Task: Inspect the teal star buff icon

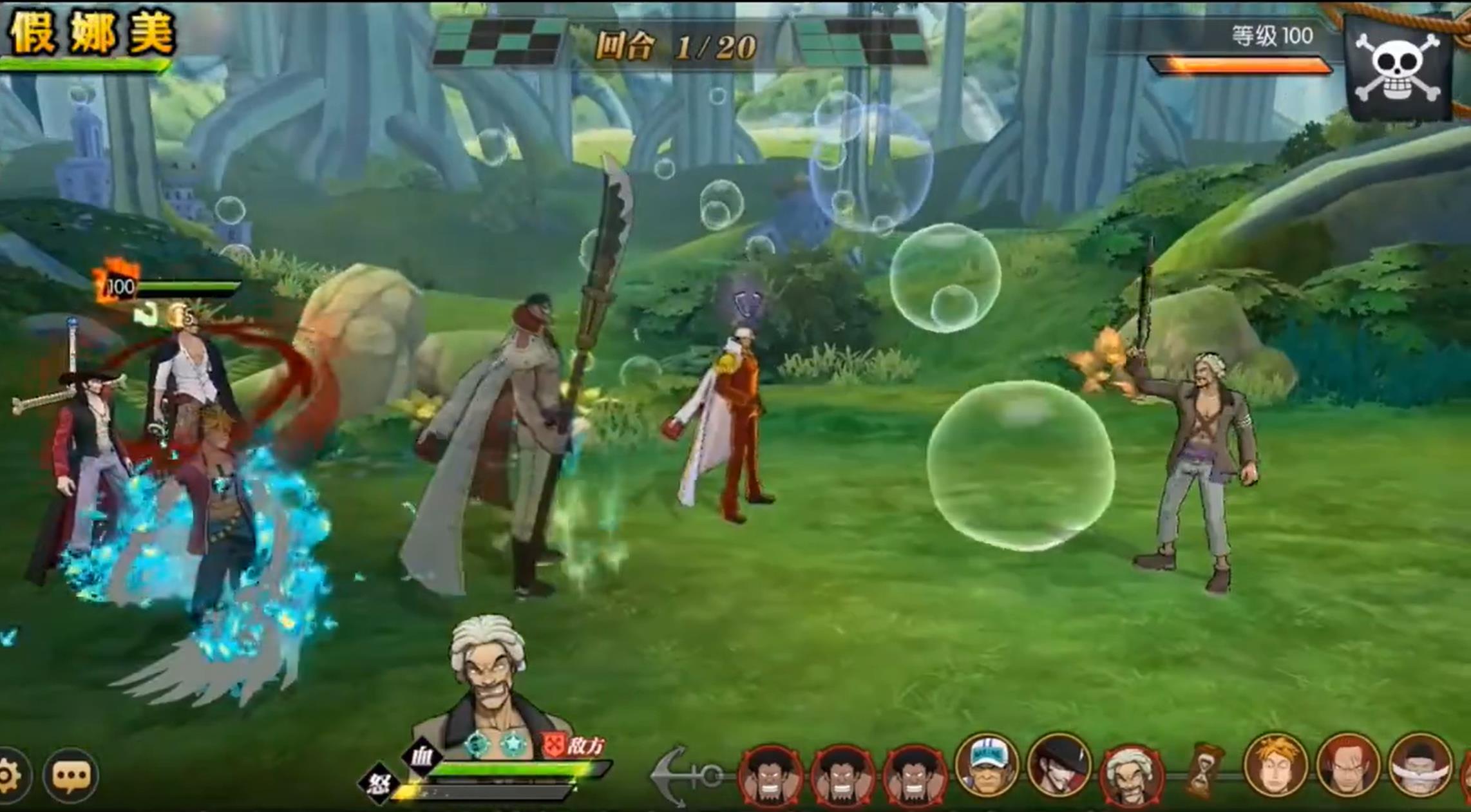Action: (513, 744)
